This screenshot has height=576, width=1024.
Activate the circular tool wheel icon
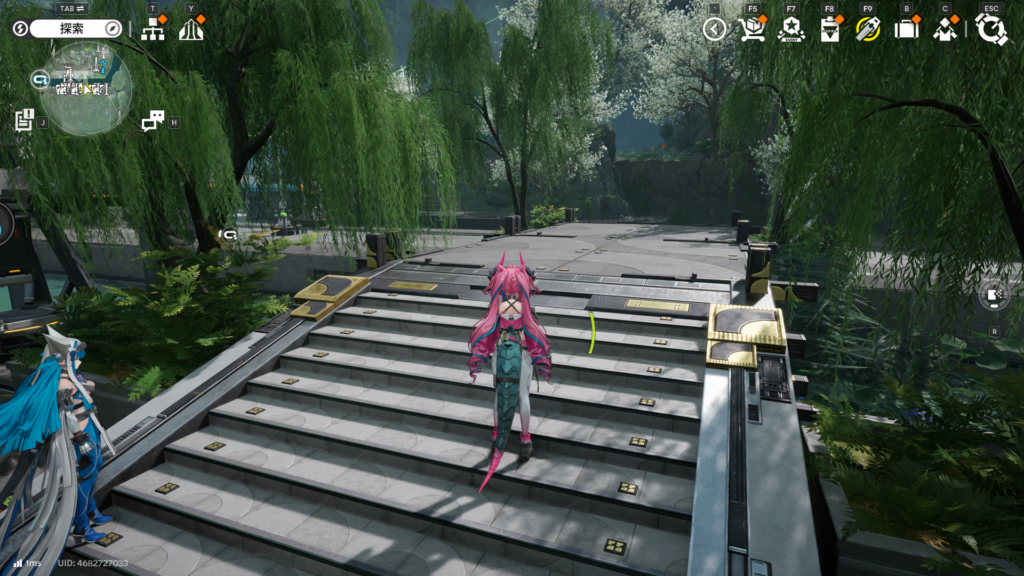coord(994,295)
